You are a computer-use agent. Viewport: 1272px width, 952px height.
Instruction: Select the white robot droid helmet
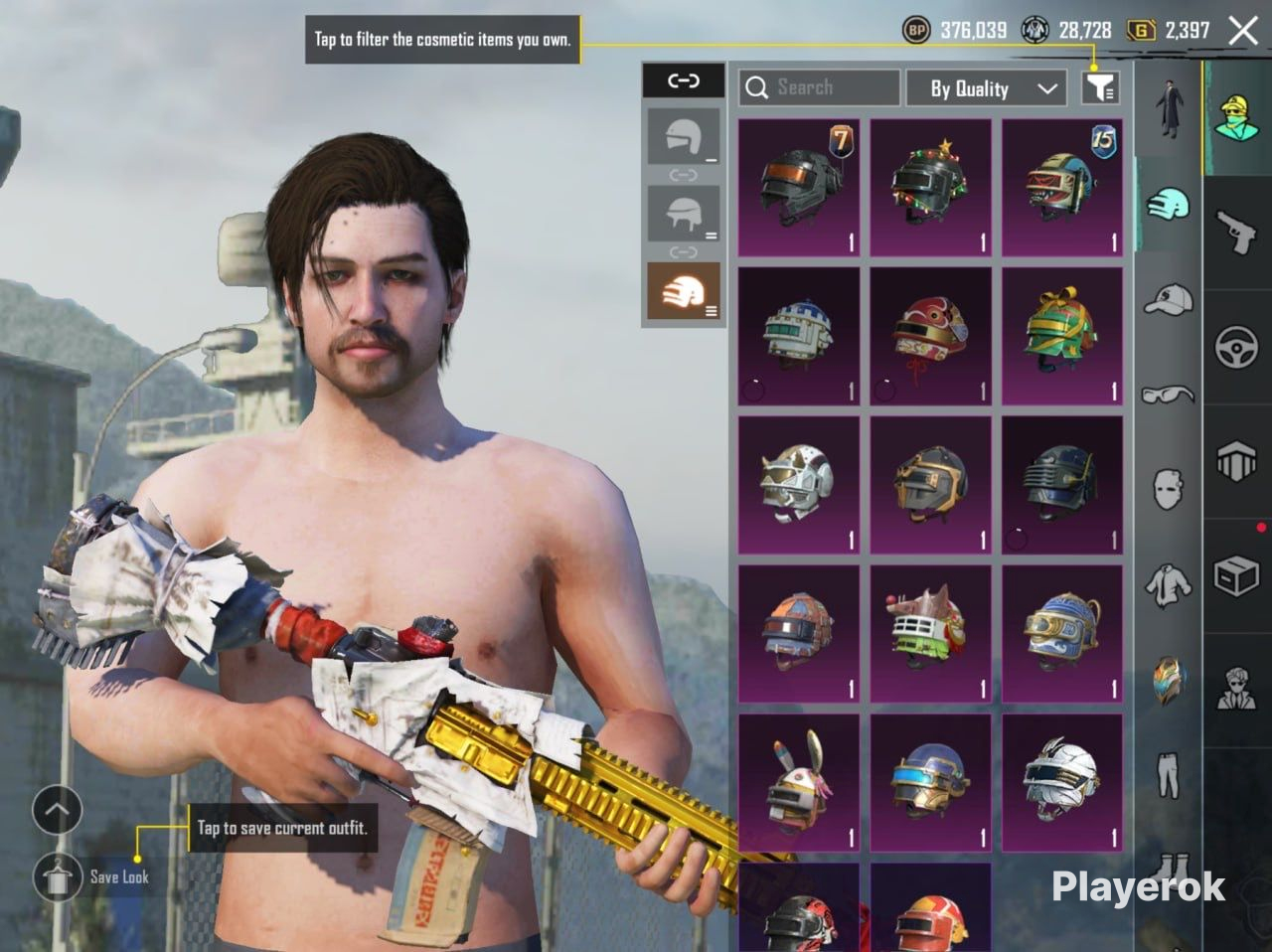(x=799, y=336)
